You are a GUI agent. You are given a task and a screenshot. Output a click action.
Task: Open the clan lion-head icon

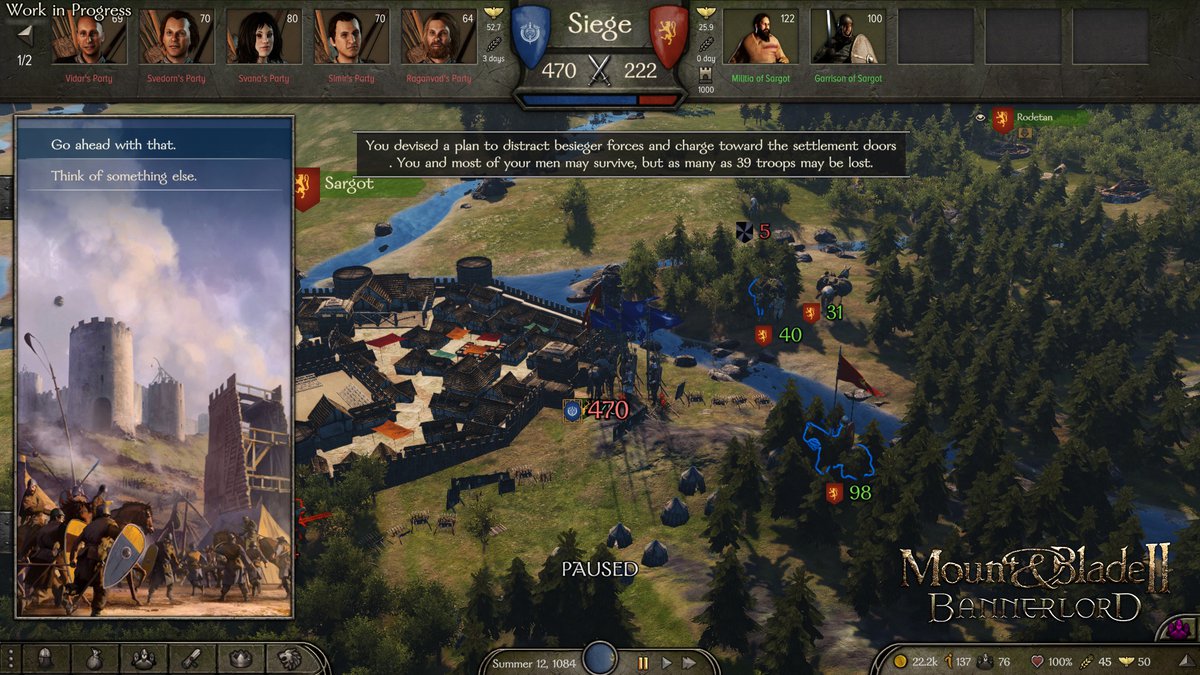(288, 658)
